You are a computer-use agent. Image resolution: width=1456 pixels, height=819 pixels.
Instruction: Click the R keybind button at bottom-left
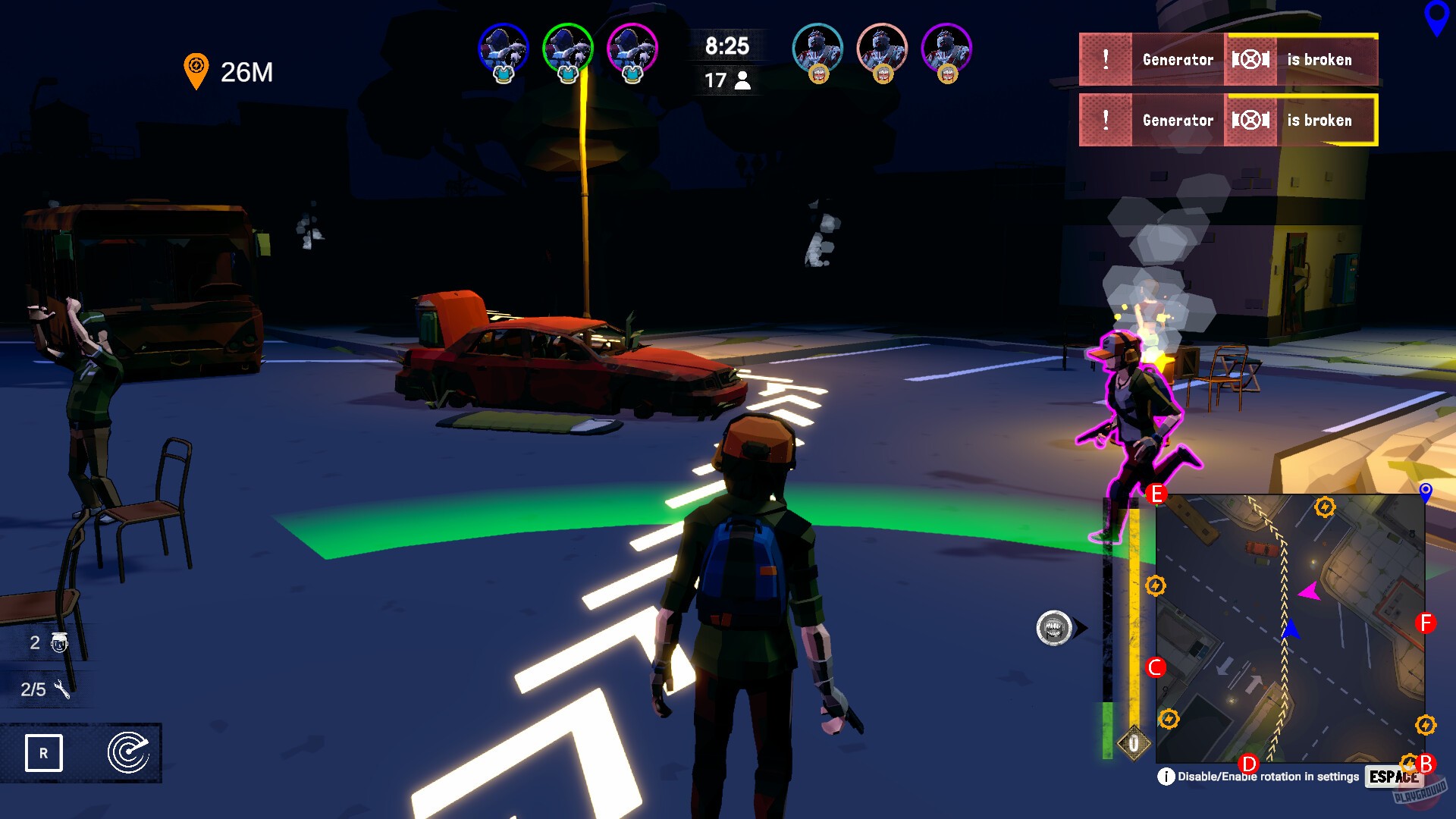tap(43, 753)
